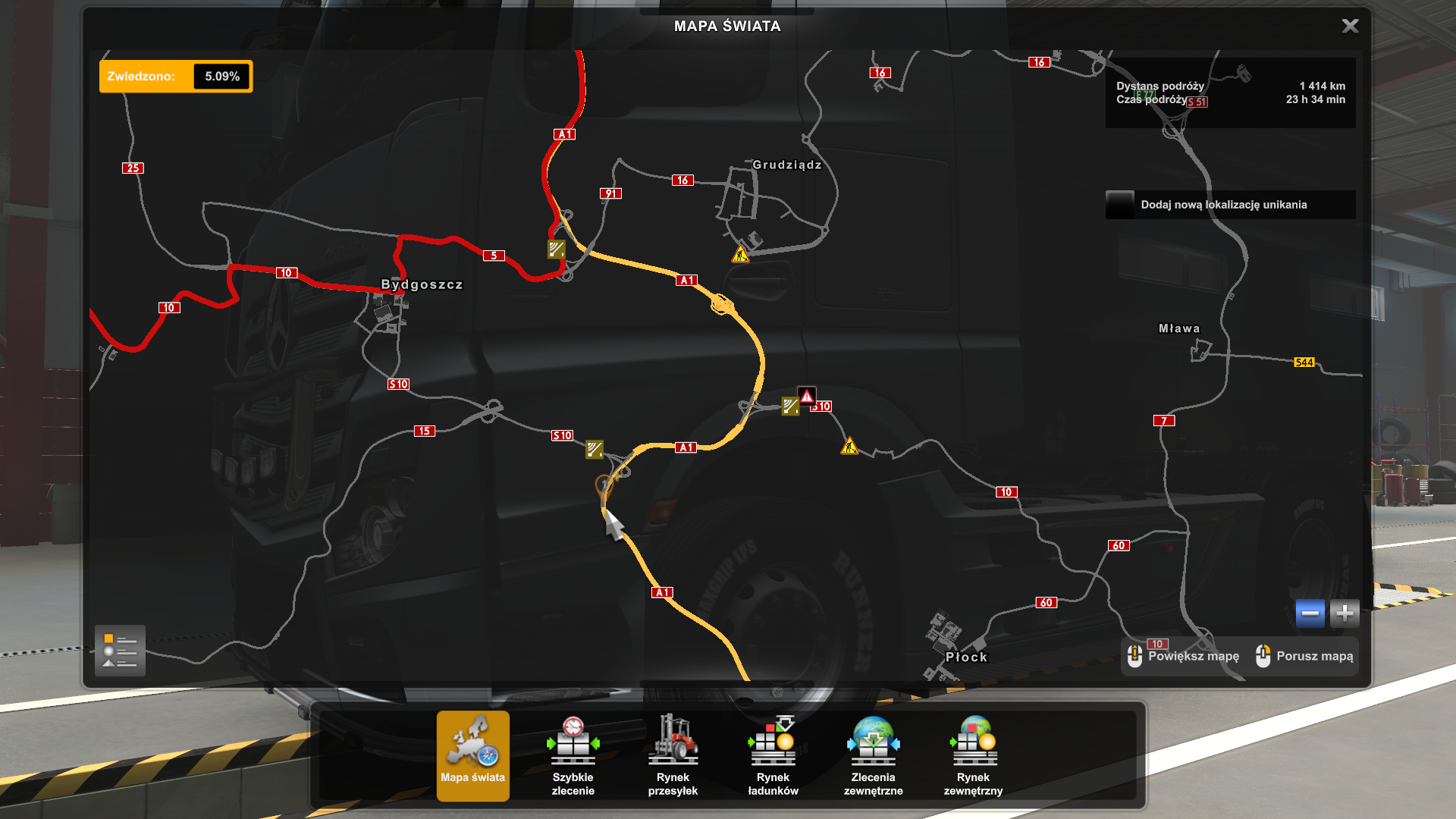Select the Grudziądz city label
Image resolution: width=1456 pixels, height=819 pixels.
point(786,165)
